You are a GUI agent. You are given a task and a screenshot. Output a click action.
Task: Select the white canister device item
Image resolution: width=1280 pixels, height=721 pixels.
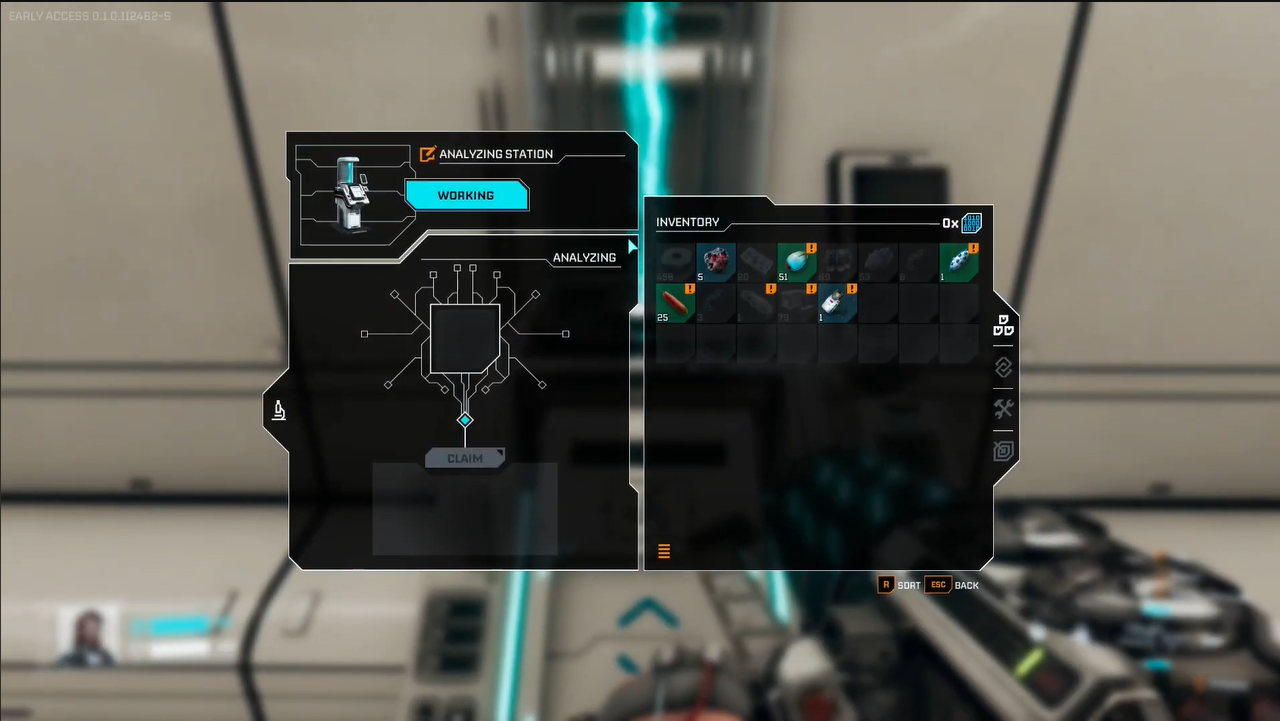pyautogui.click(x=837, y=303)
